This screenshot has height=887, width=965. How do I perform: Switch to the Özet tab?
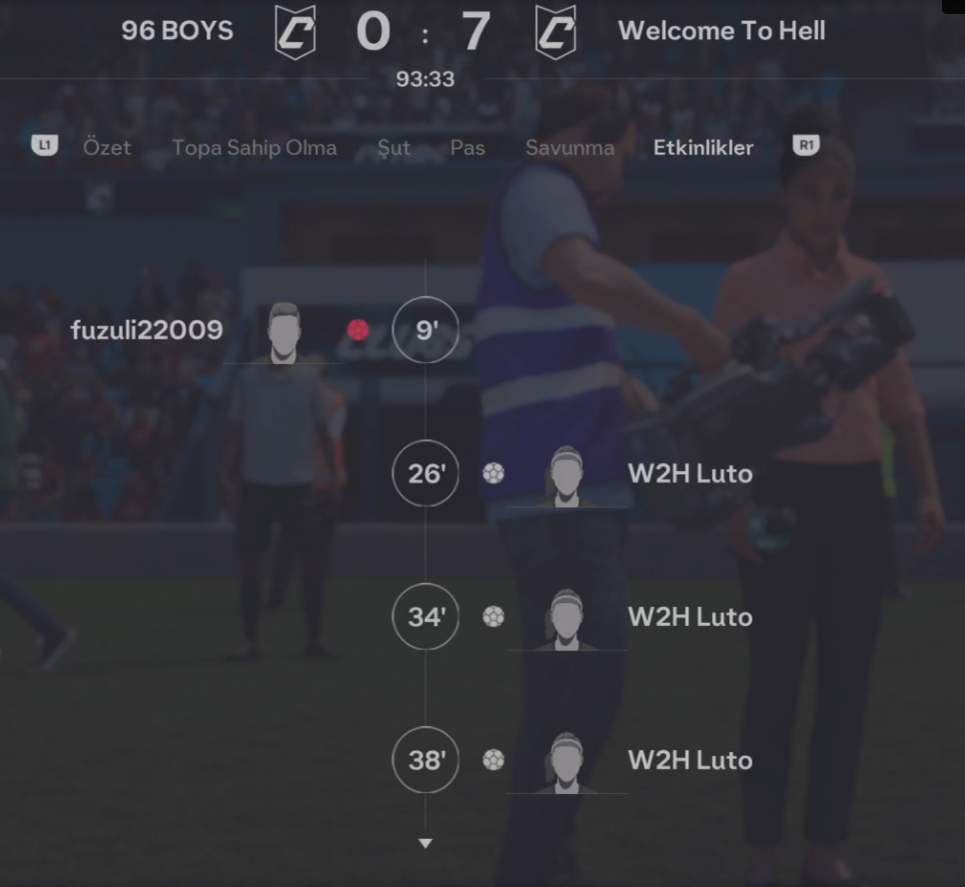pyautogui.click(x=106, y=148)
